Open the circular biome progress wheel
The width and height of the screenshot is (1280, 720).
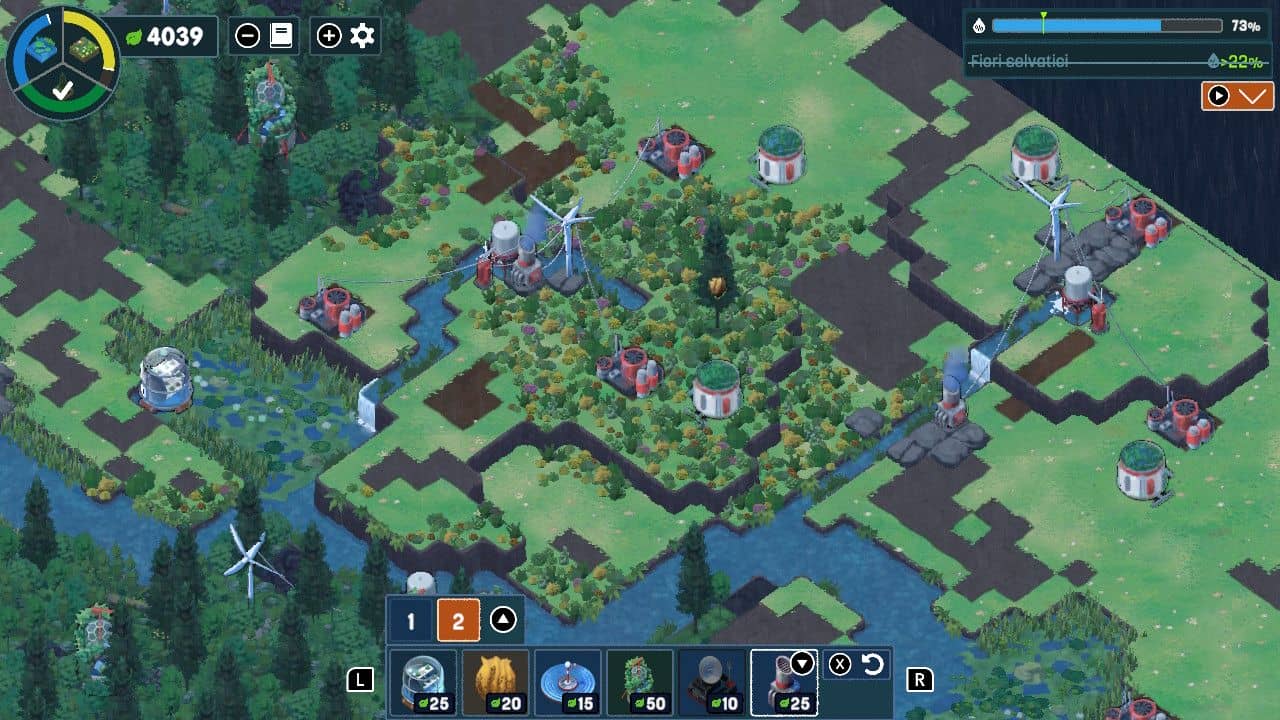(x=62, y=62)
